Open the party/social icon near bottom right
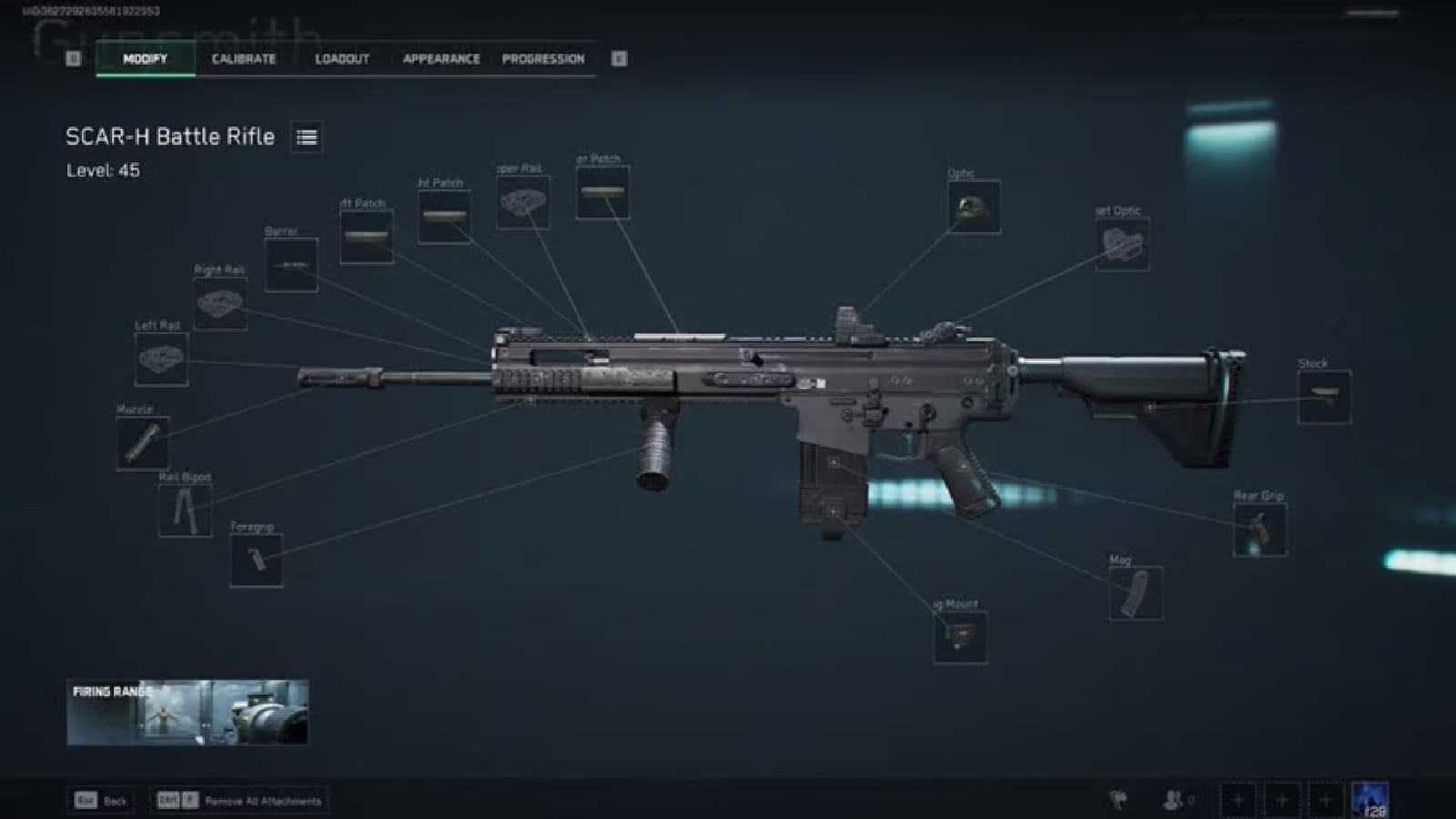The height and width of the screenshot is (819, 1456). pyautogui.click(x=1174, y=796)
